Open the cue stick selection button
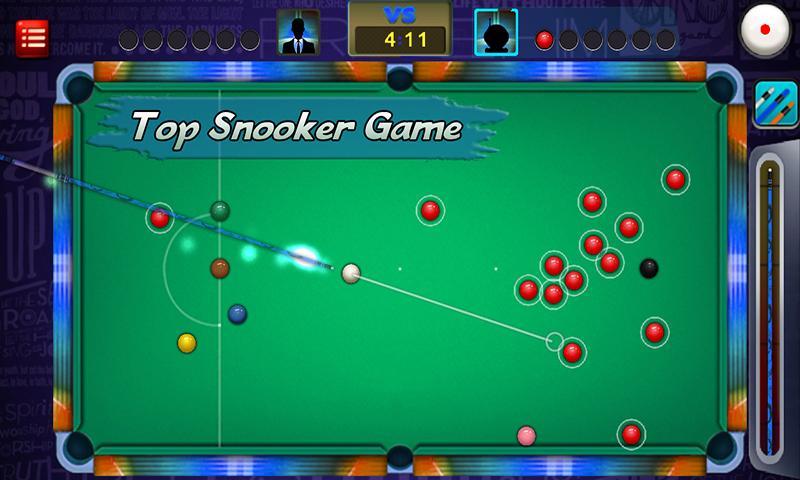Image resolution: width=800 pixels, height=480 pixels. point(775,104)
